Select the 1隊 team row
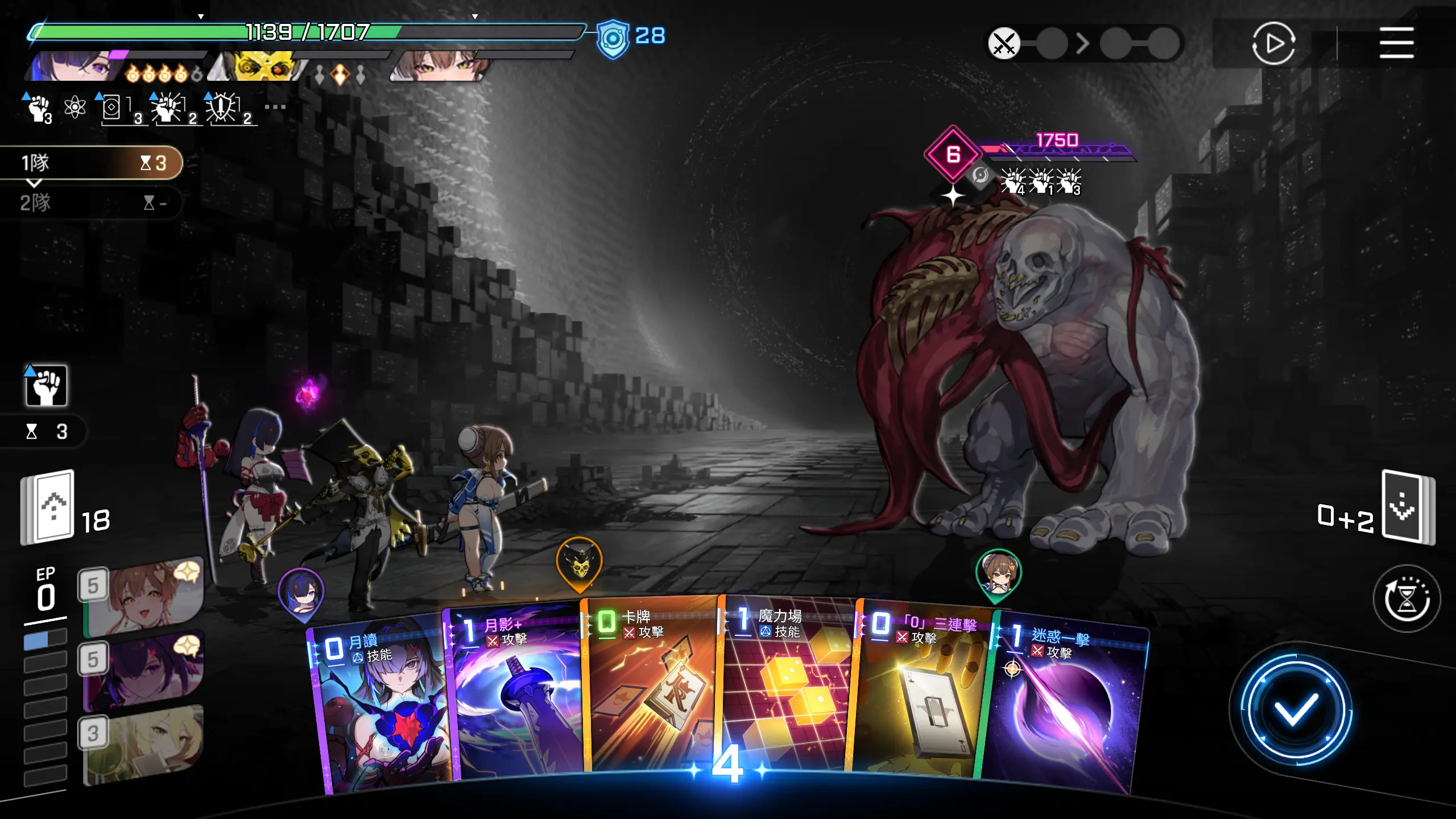The width and height of the screenshot is (1456, 819). click(x=91, y=163)
